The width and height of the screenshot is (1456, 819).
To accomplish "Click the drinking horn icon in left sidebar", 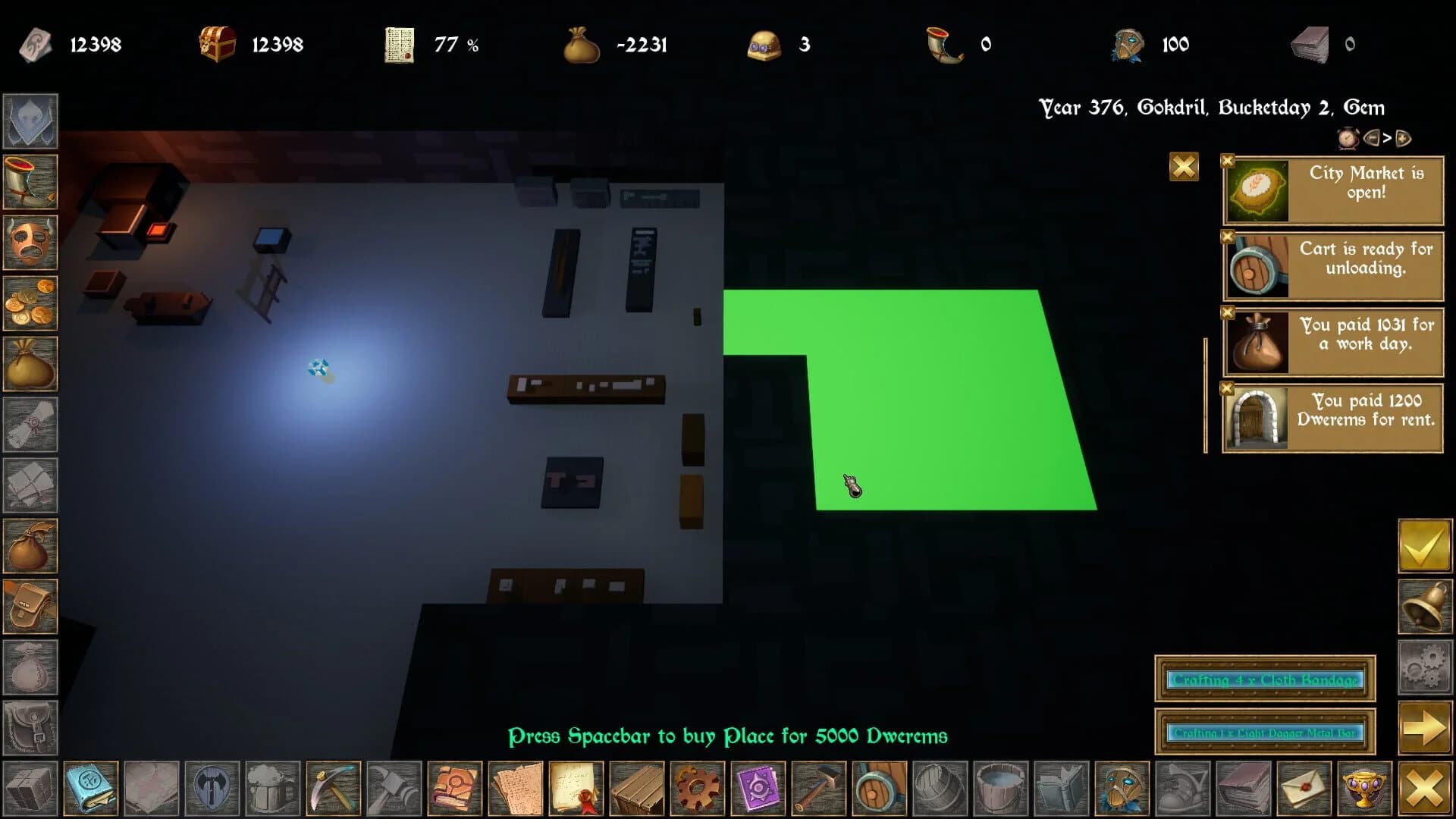I will (30, 182).
